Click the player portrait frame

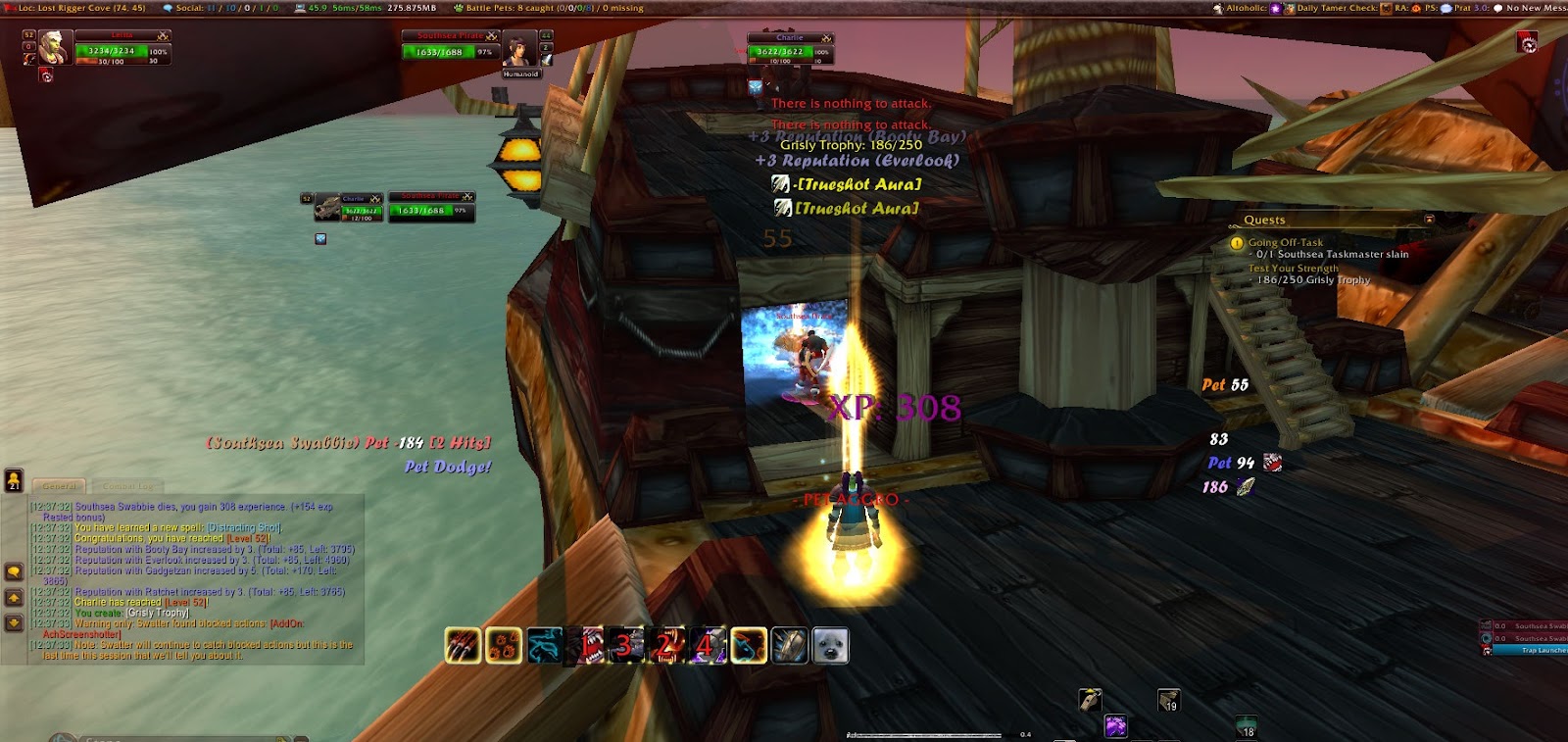55,47
